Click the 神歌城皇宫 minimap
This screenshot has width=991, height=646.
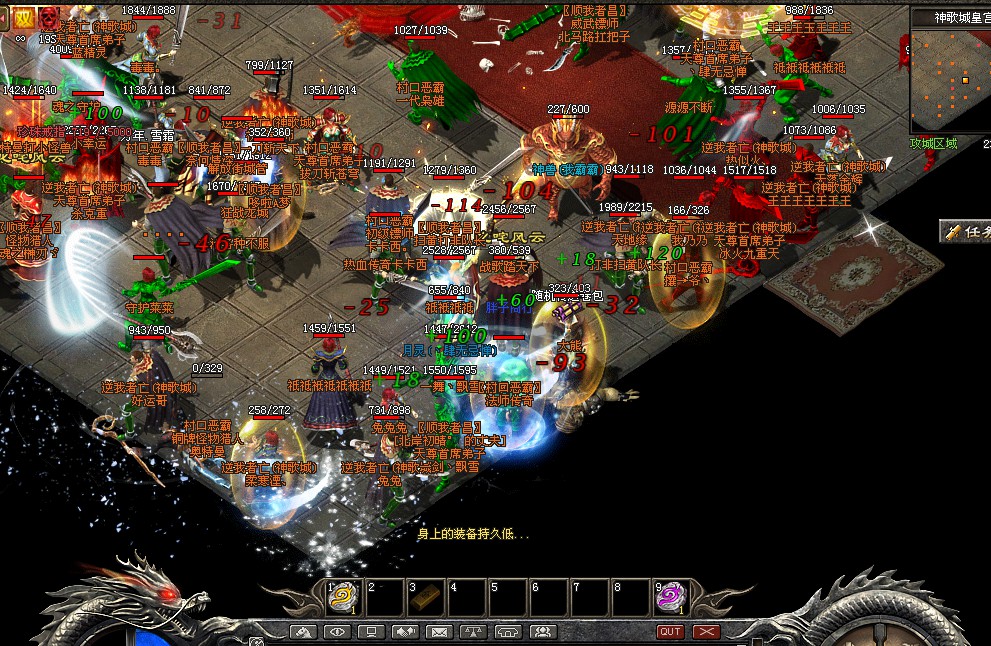tap(950, 77)
